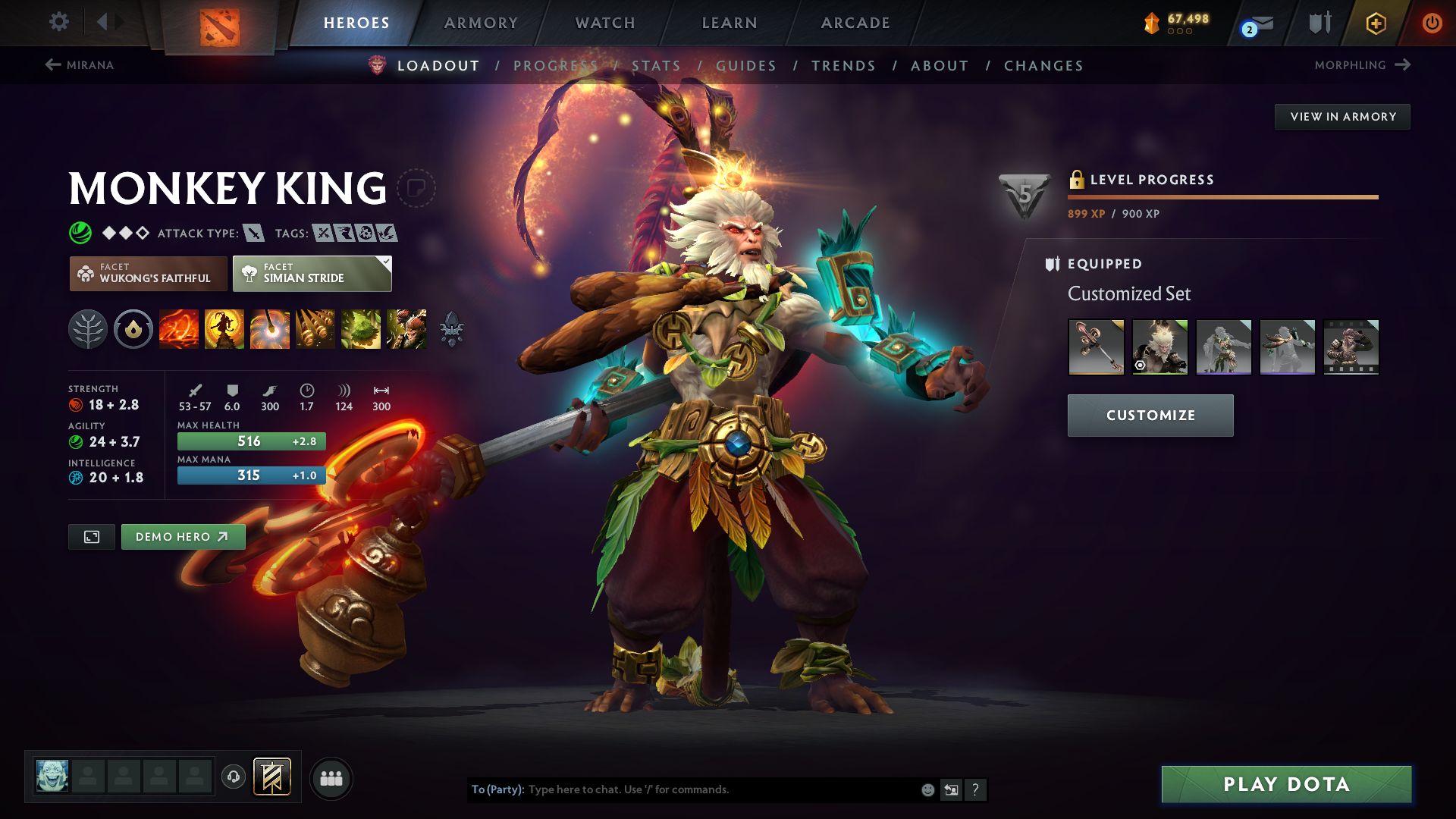Open the Tree Dance ability details
The width and height of the screenshot is (1456, 819).
(224, 328)
